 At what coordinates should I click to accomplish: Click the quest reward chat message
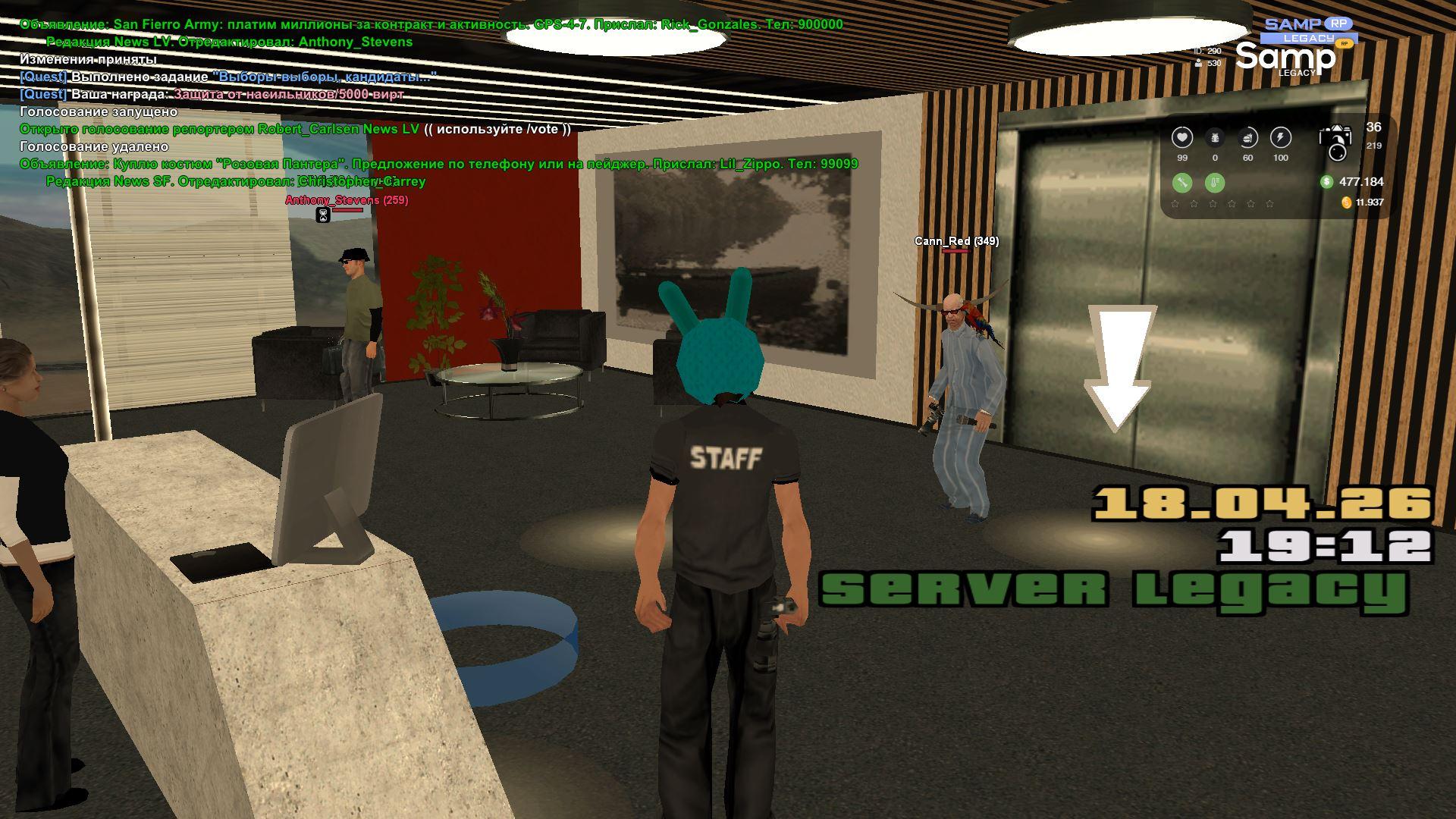click(212, 94)
